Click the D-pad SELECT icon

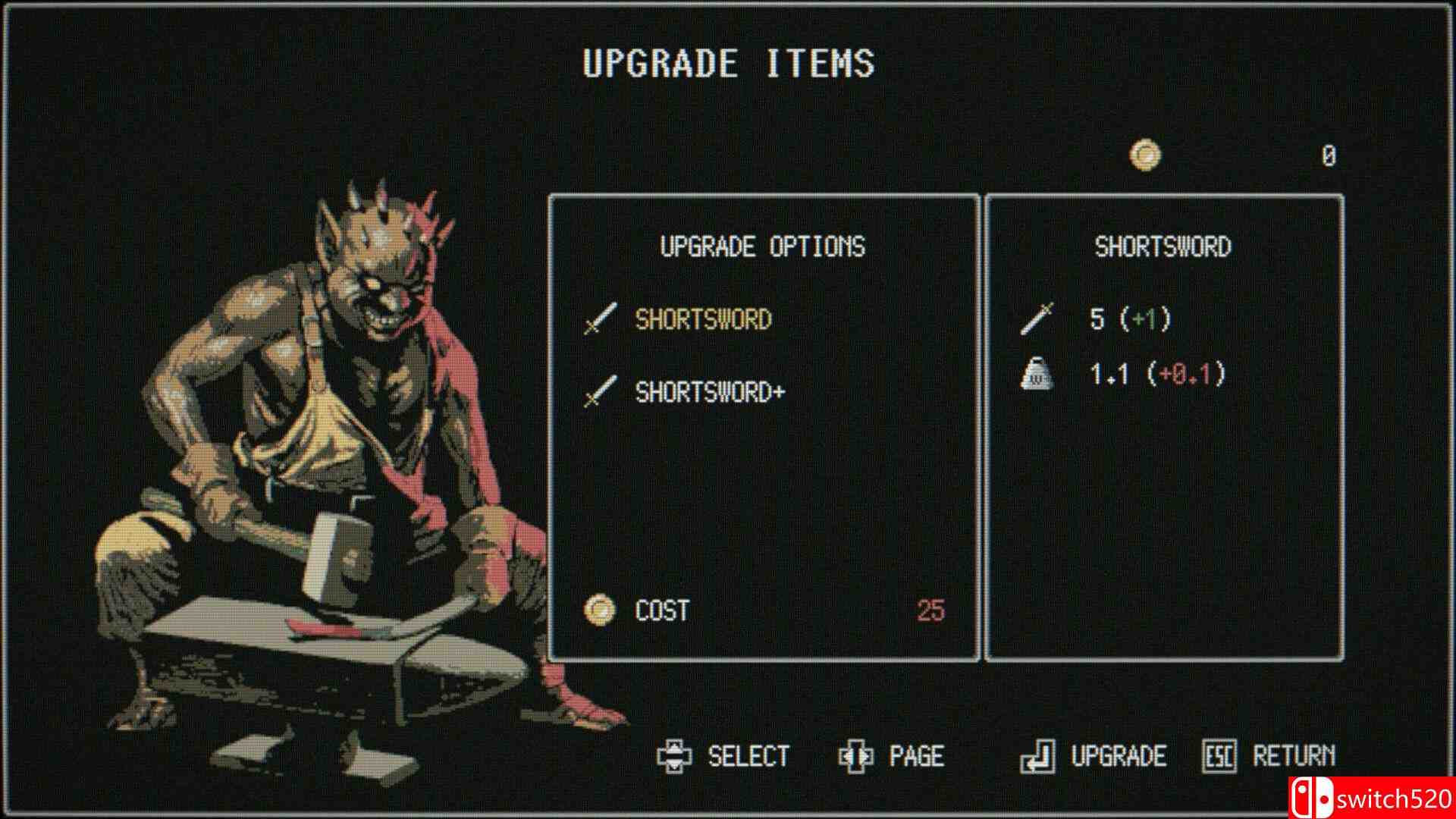674,755
